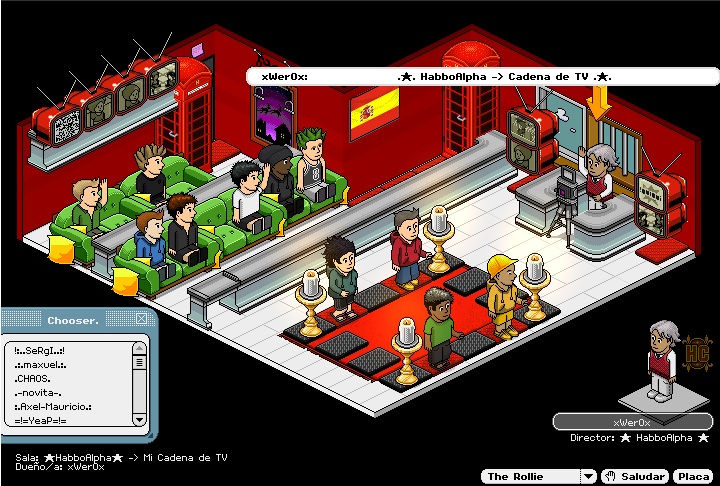Screen dimensions: 720x486
Task: Choose :.Axel-Mauricio.: in the user list
Action: click(53, 407)
